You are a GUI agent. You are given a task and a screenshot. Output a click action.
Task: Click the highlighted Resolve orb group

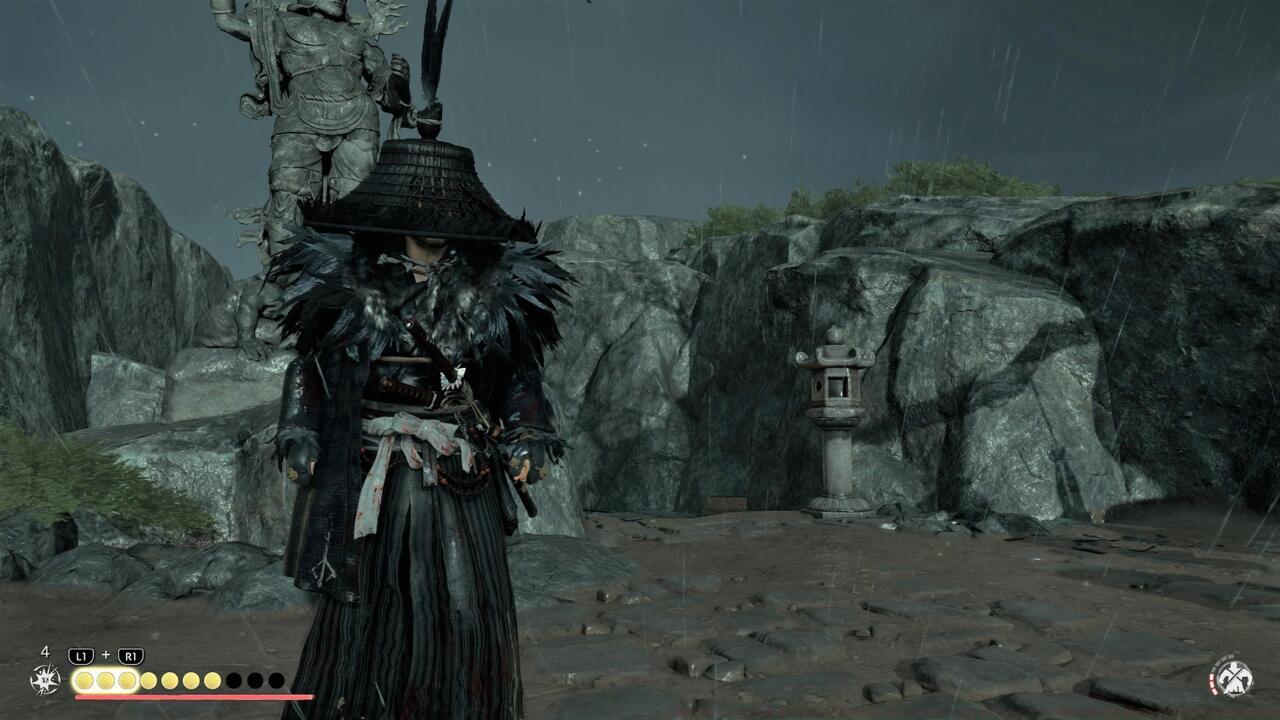tap(105, 679)
